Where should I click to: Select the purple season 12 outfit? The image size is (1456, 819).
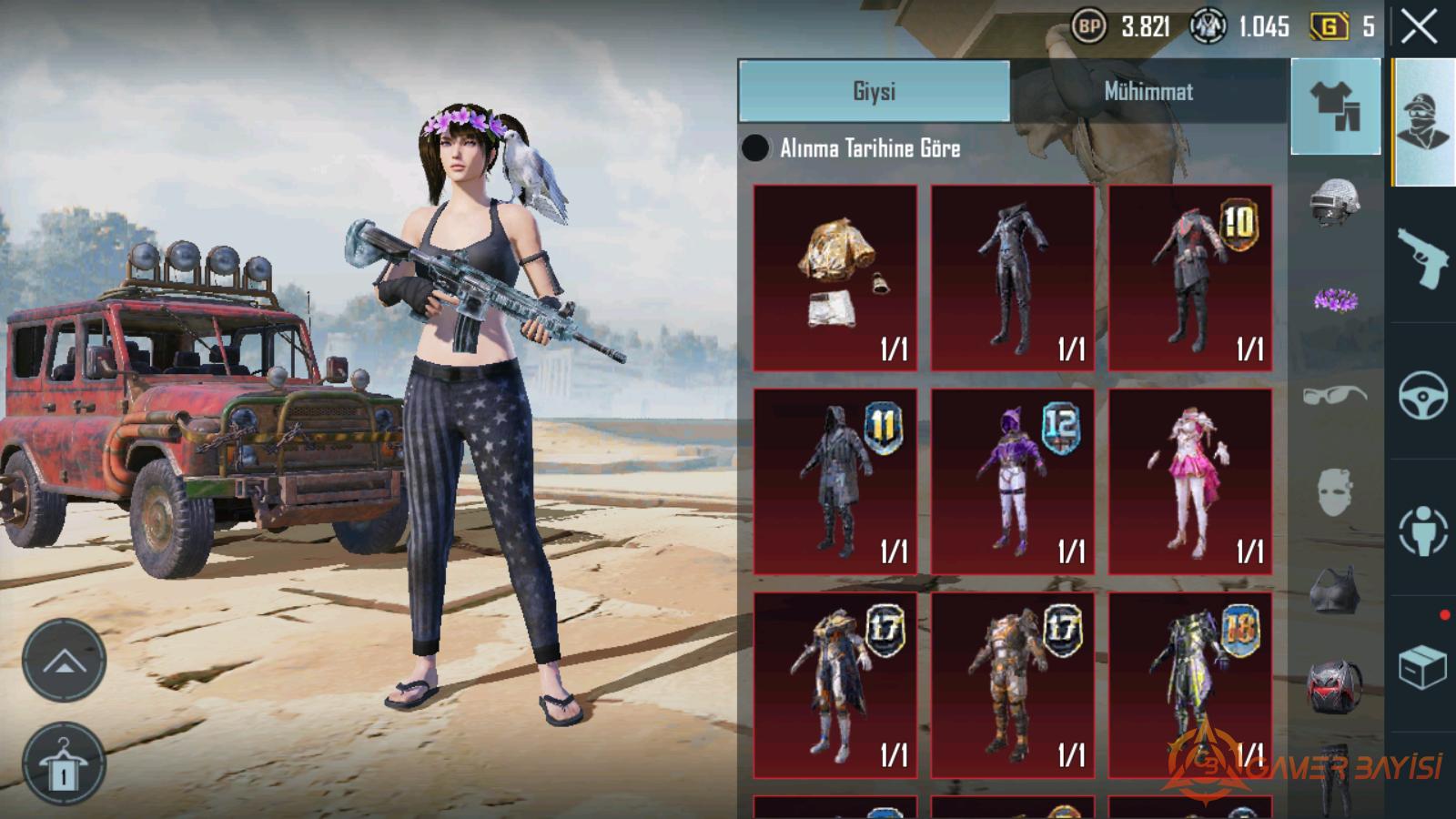tap(1012, 480)
